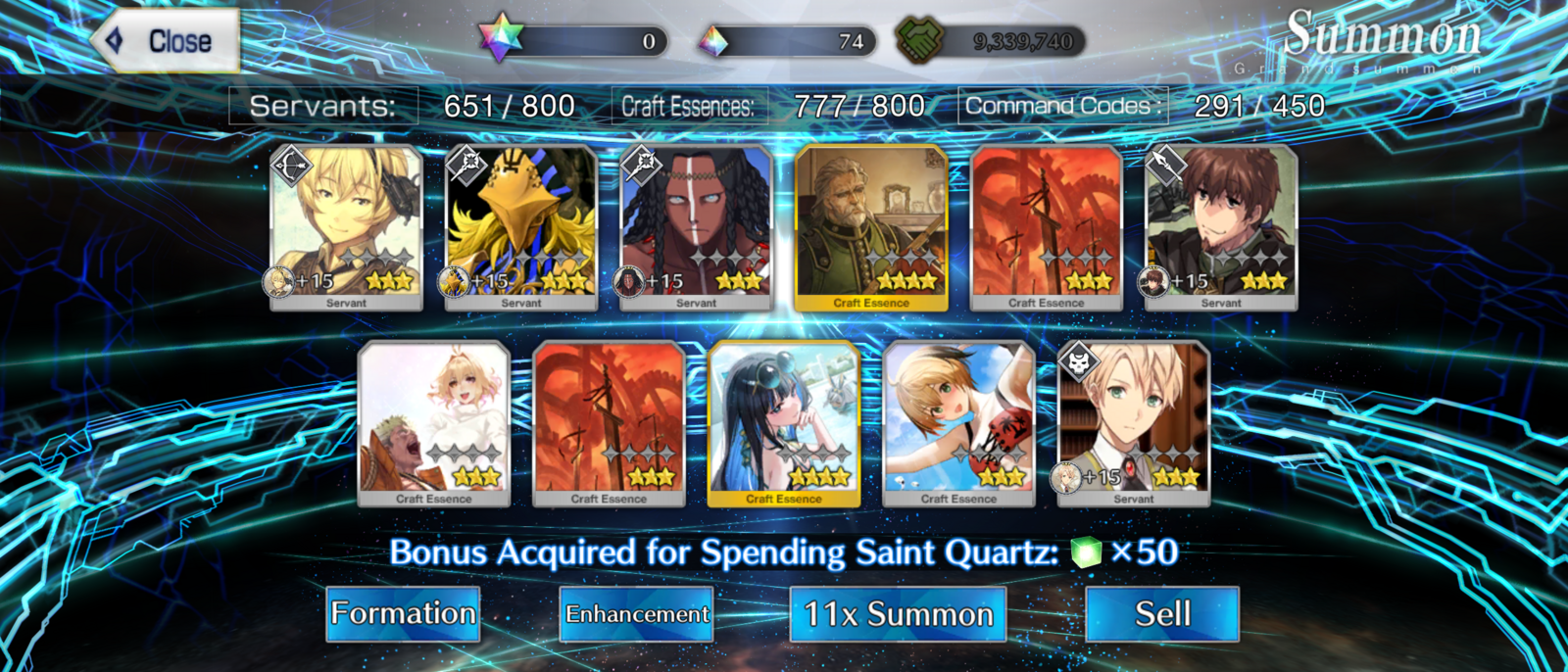Choose the golden bird-masked caster servant card
The image size is (1568, 672).
coord(521,227)
